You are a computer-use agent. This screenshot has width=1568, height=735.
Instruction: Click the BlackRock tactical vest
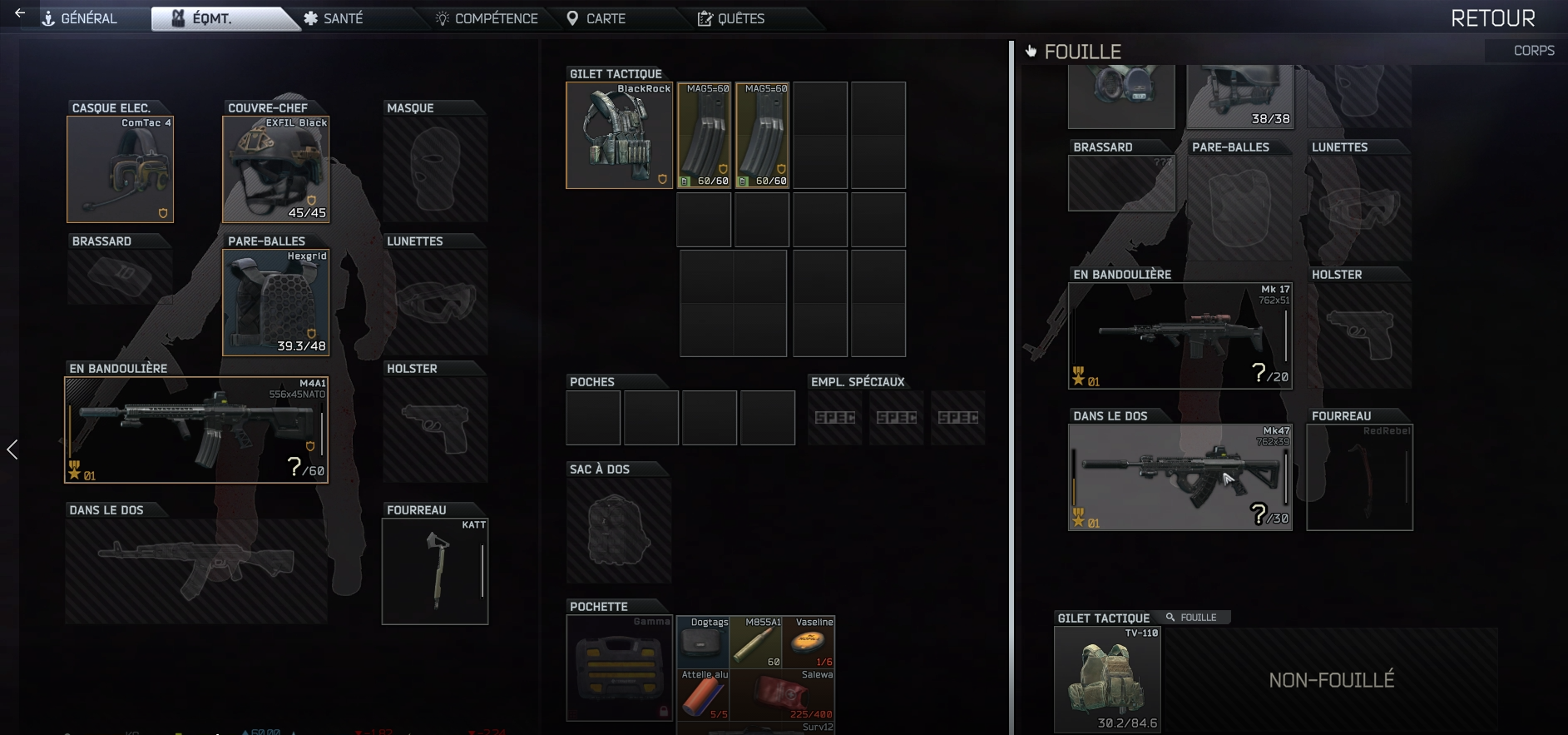point(620,136)
